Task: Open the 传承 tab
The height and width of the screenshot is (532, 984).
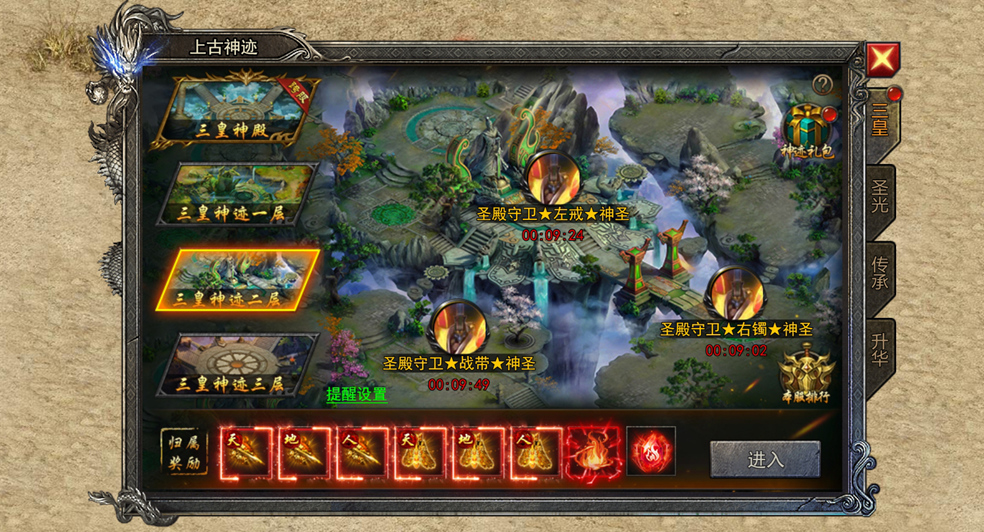Action: (880, 274)
